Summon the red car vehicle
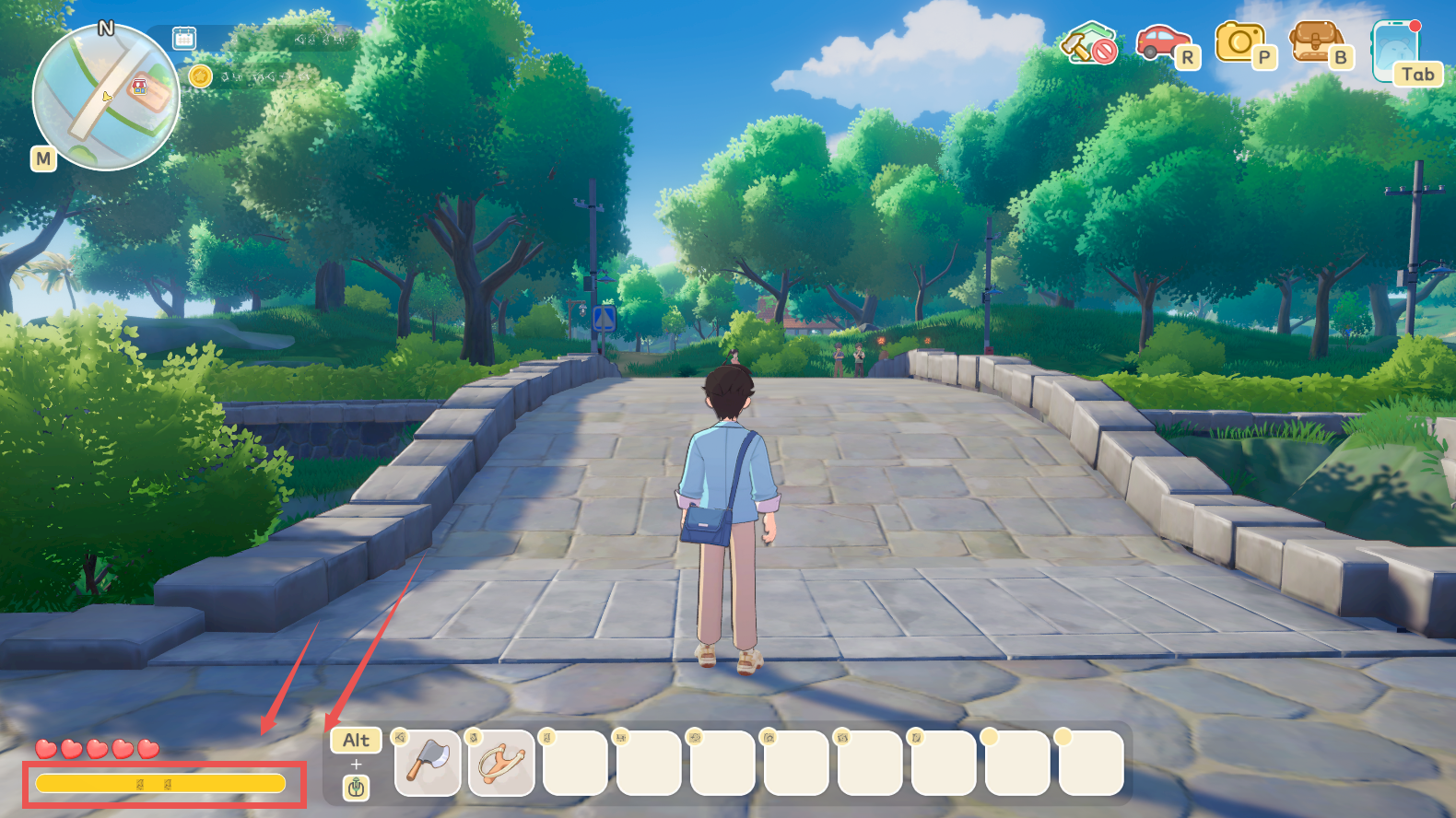Screen dimensions: 1456x818 (1161, 41)
